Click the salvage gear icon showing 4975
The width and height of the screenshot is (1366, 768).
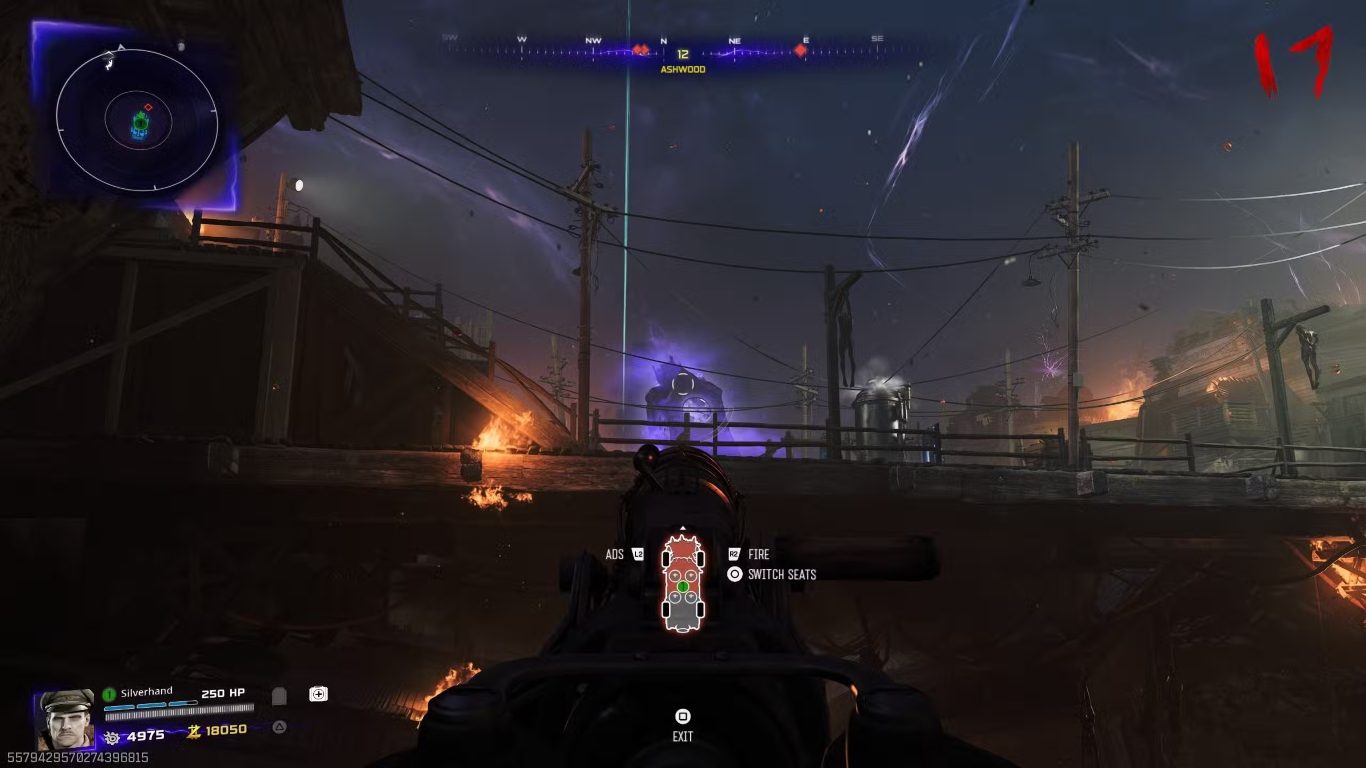click(x=113, y=737)
